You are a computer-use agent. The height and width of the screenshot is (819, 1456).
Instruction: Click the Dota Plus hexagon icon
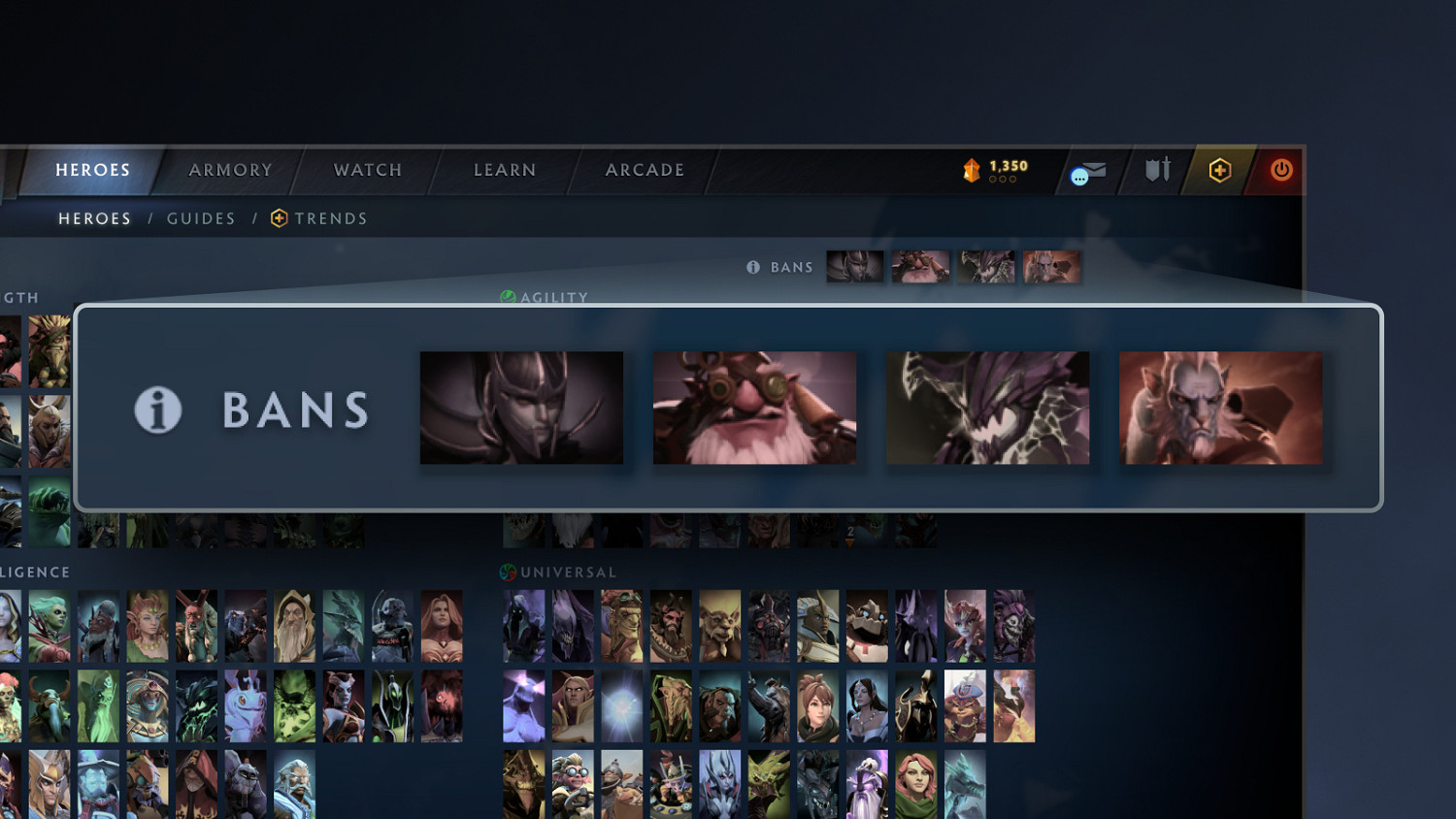coord(1219,171)
